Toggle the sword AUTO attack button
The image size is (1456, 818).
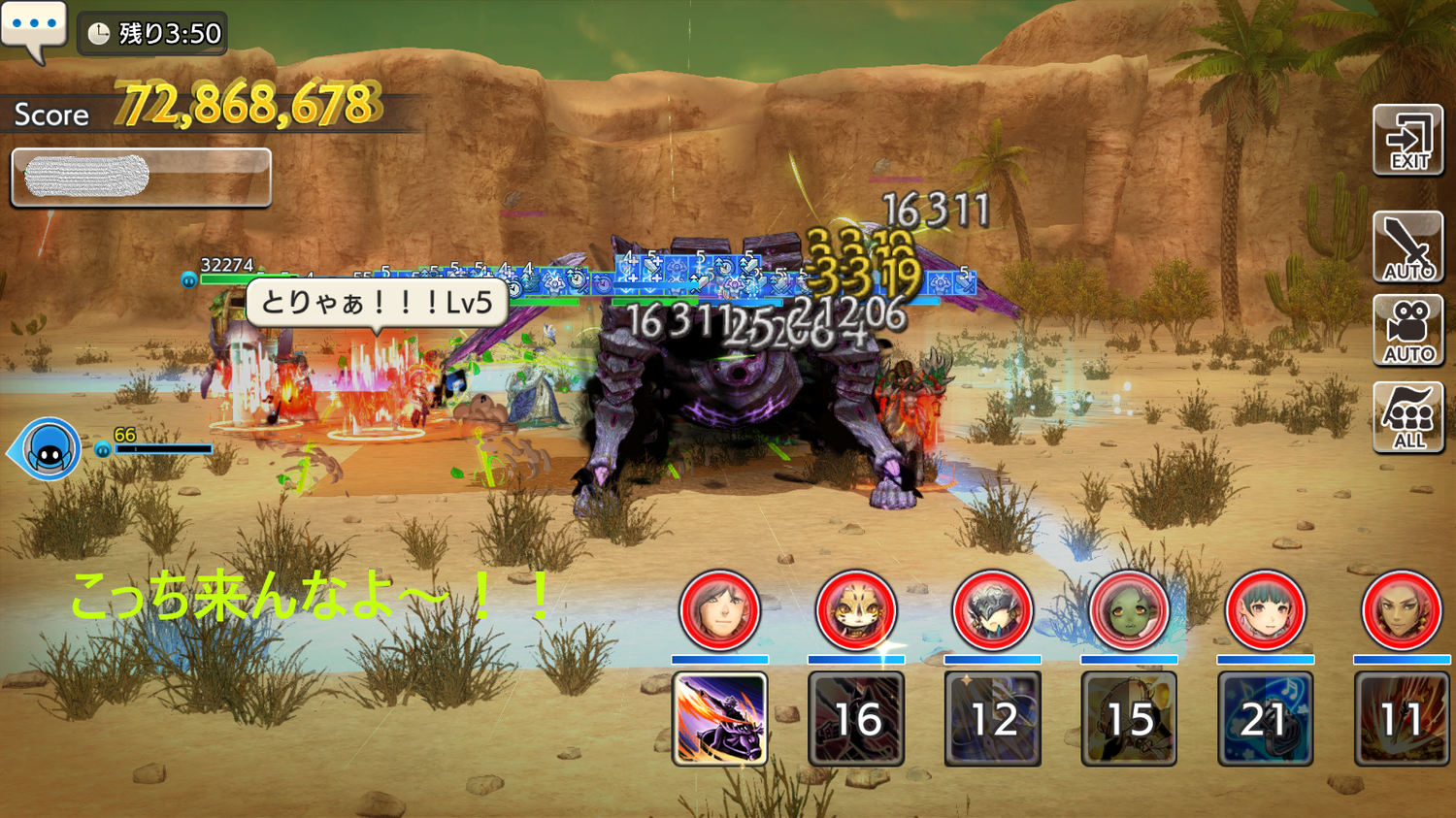click(1408, 246)
